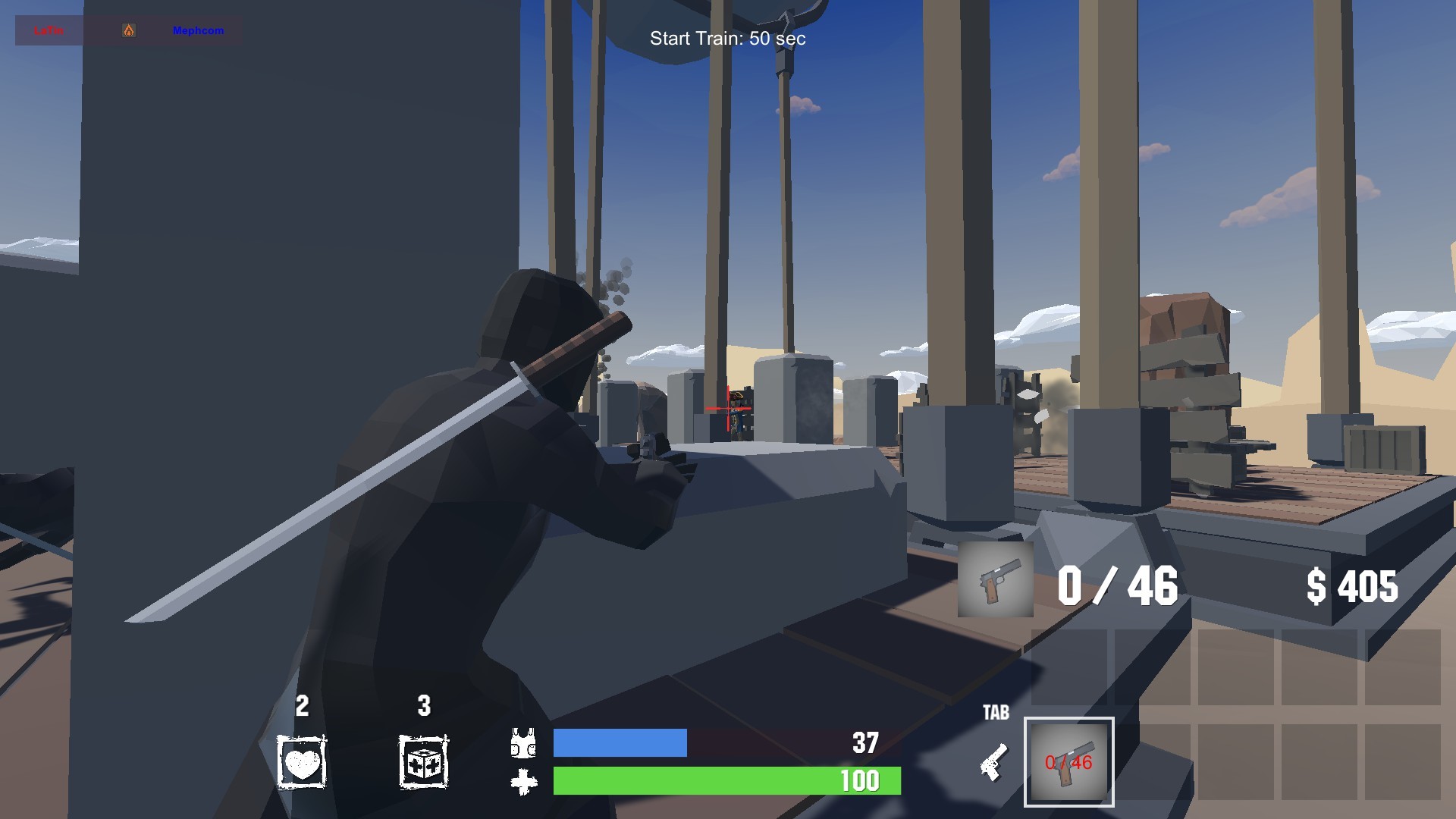
Task: Click the dollar sign money counter icon
Action: pos(1318,585)
